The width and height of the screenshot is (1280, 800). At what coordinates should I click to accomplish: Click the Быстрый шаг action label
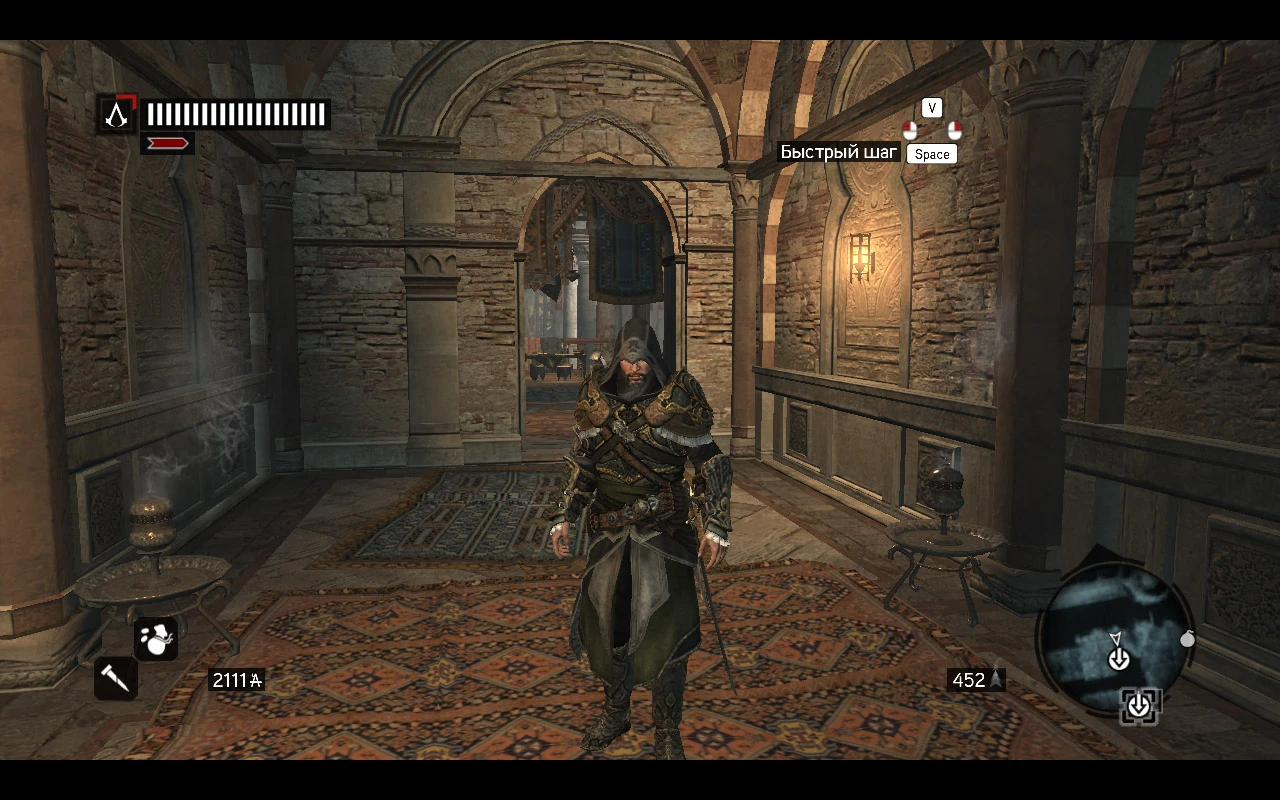(x=840, y=153)
